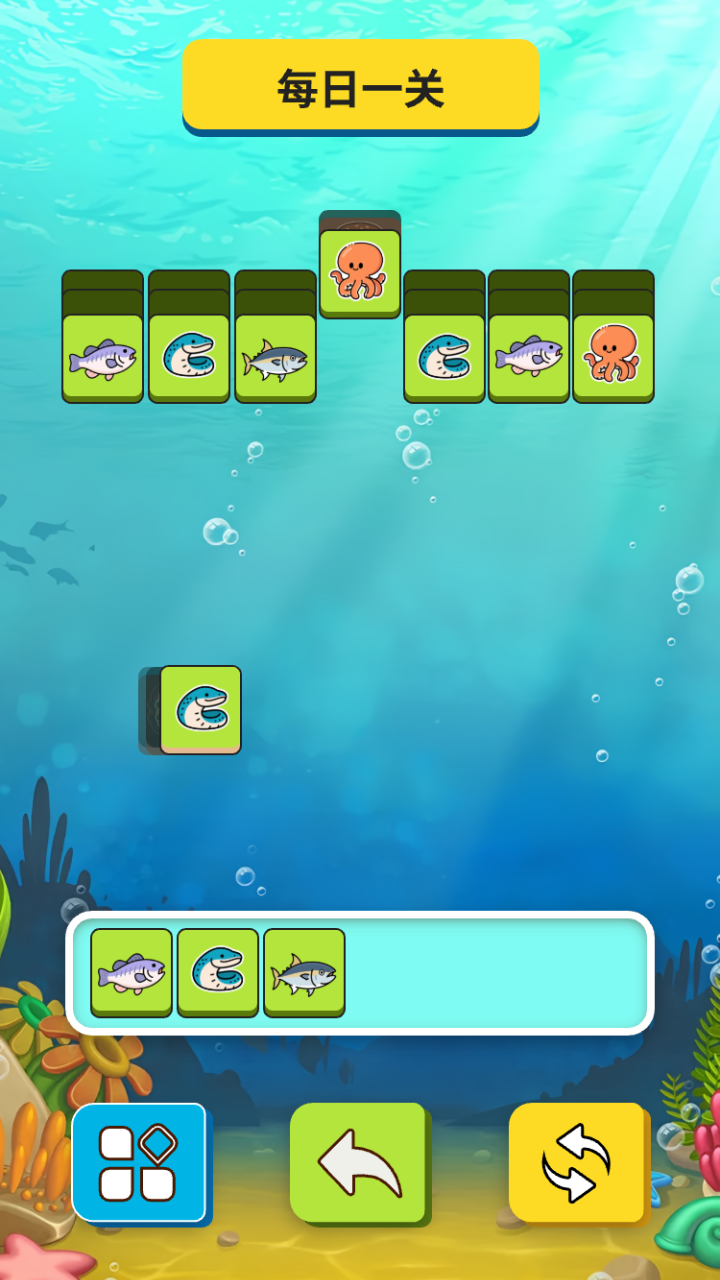Pick the eel tile between bass and tuna
Screen dimensions: 720x1280
coord(189,358)
